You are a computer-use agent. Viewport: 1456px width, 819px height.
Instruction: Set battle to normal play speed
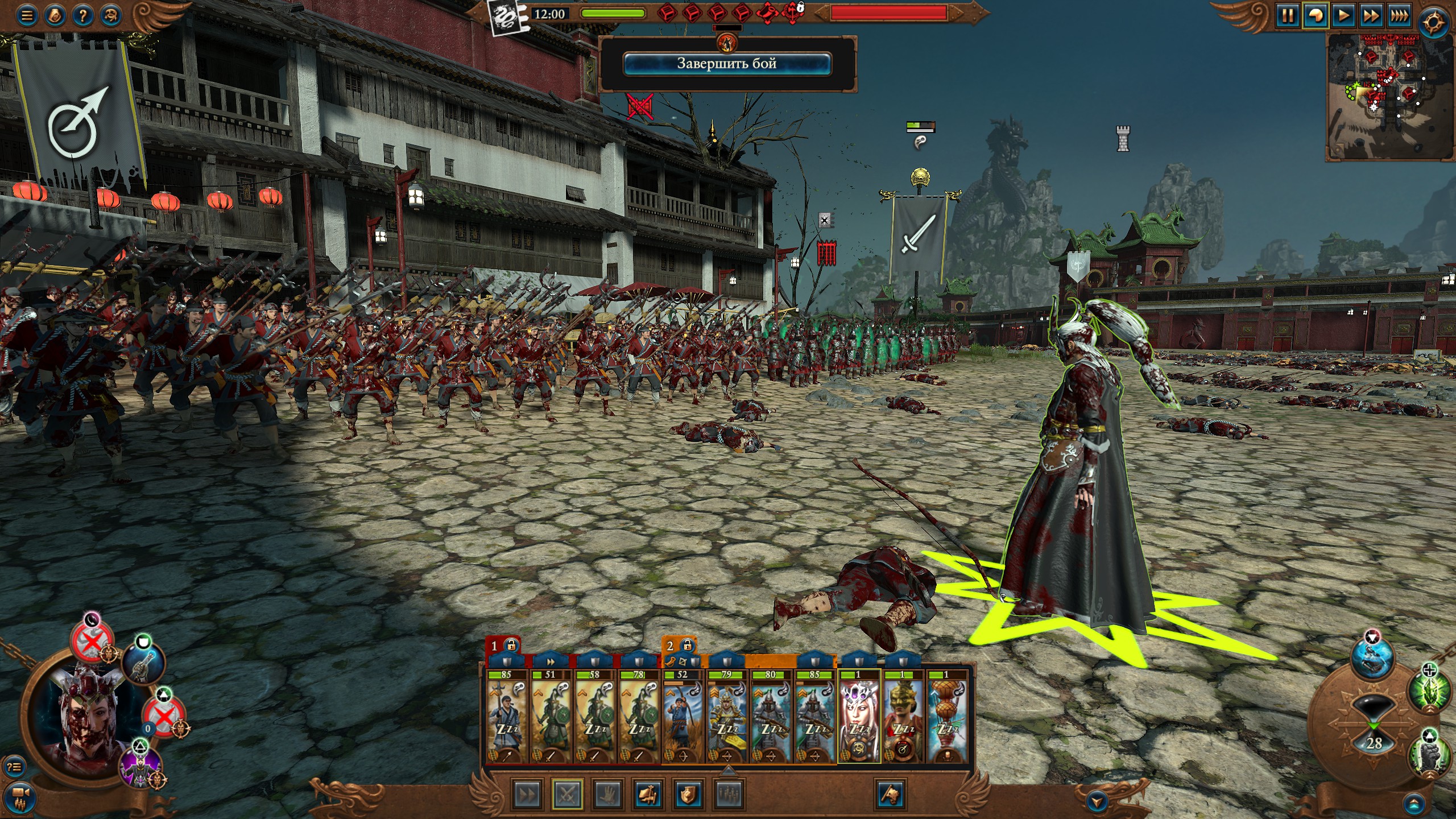click(x=1343, y=15)
